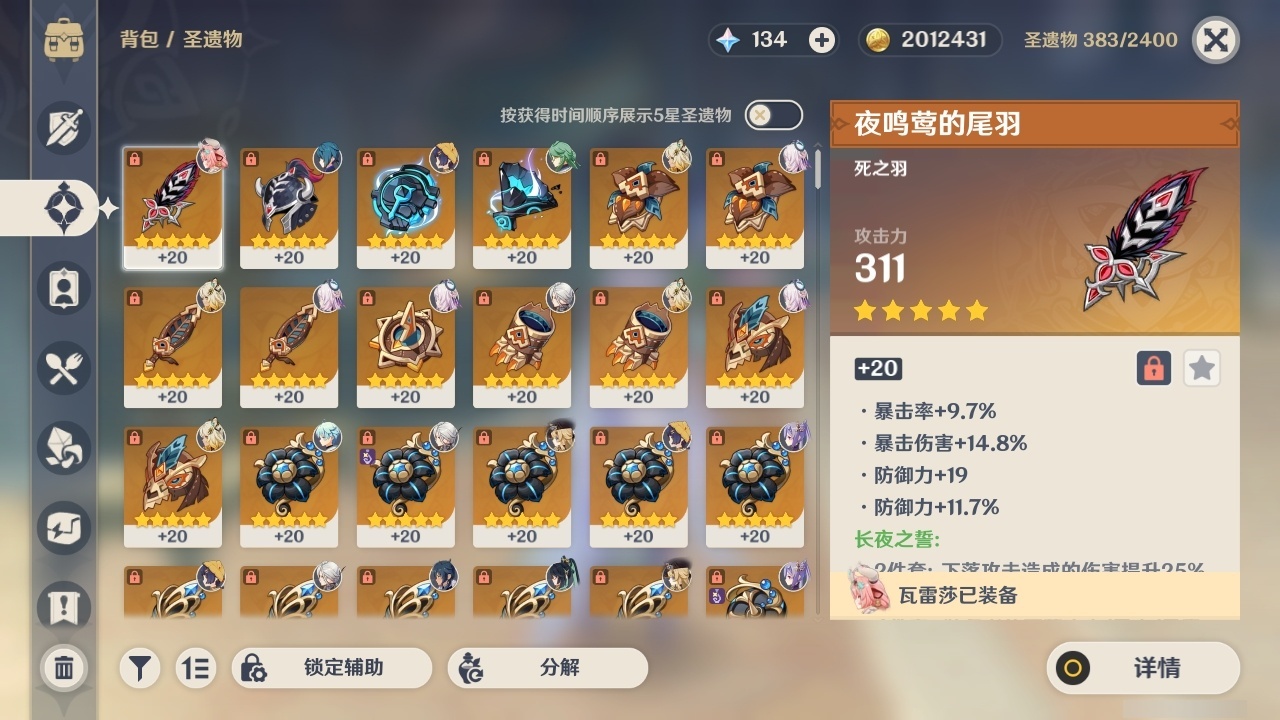Open the food inventory icon
The image size is (1280, 720).
pos(62,368)
